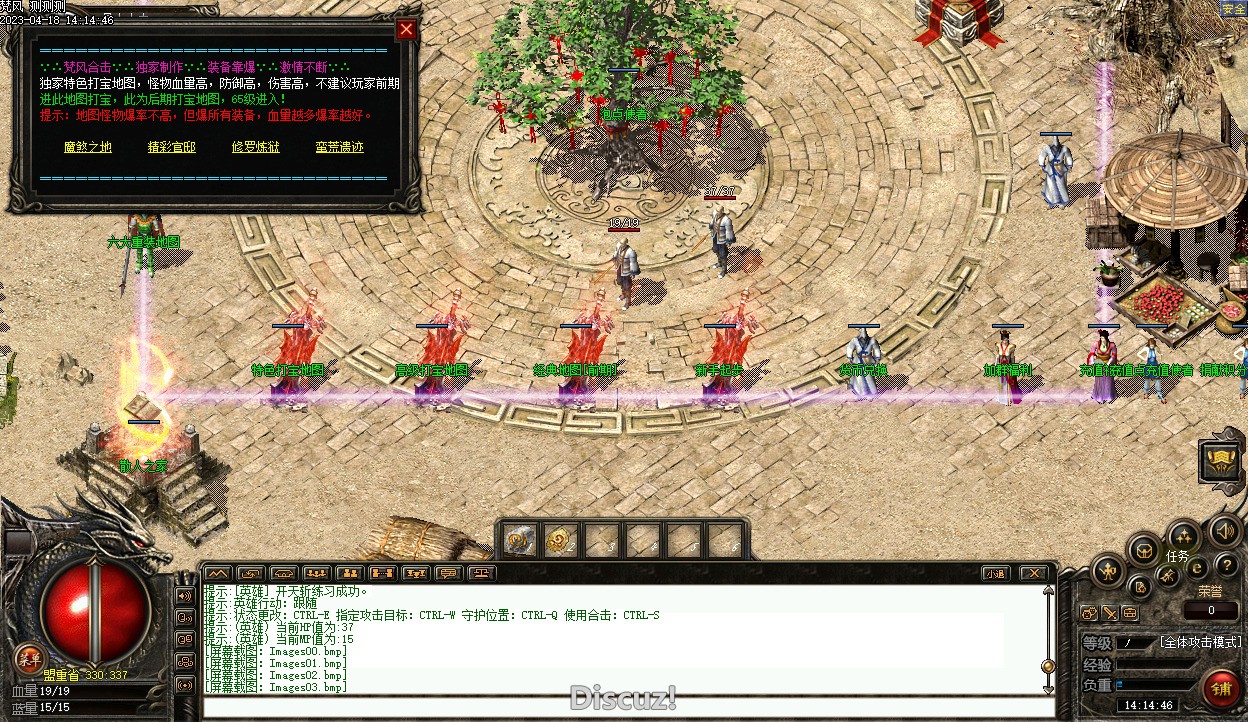The height and width of the screenshot is (722, 1248).
Task: Close the chat window with its X button
Action: [x=1034, y=573]
